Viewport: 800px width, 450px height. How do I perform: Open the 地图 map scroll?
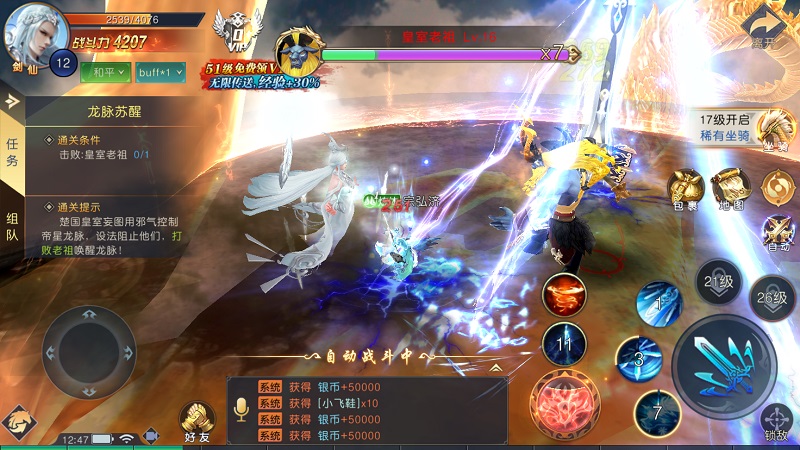(x=730, y=188)
